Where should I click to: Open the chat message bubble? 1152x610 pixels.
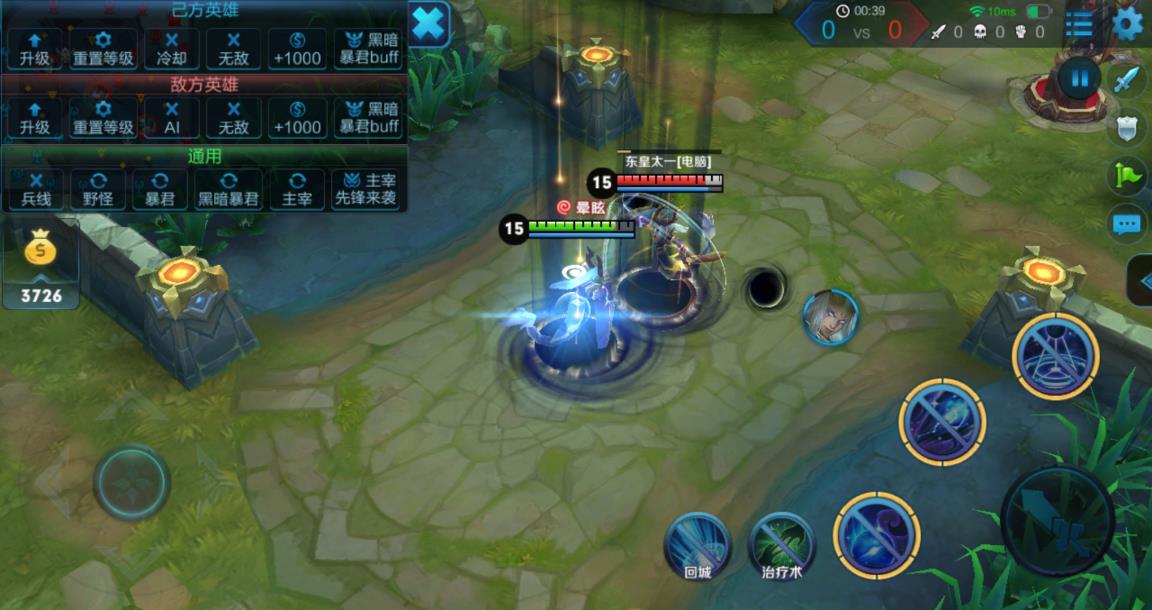pyautogui.click(x=1127, y=224)
